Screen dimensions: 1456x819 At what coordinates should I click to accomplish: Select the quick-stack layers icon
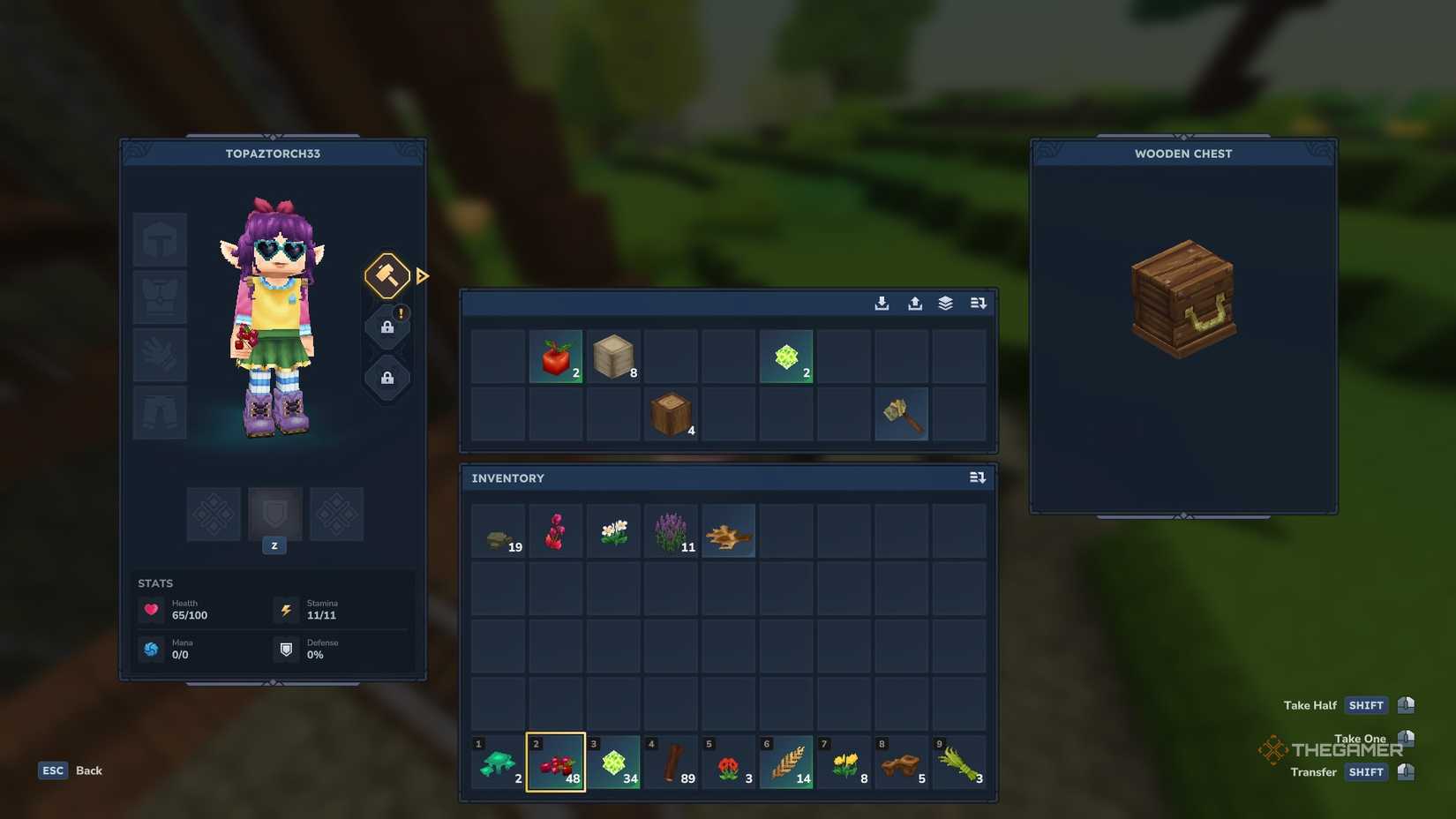click(944, 303)
